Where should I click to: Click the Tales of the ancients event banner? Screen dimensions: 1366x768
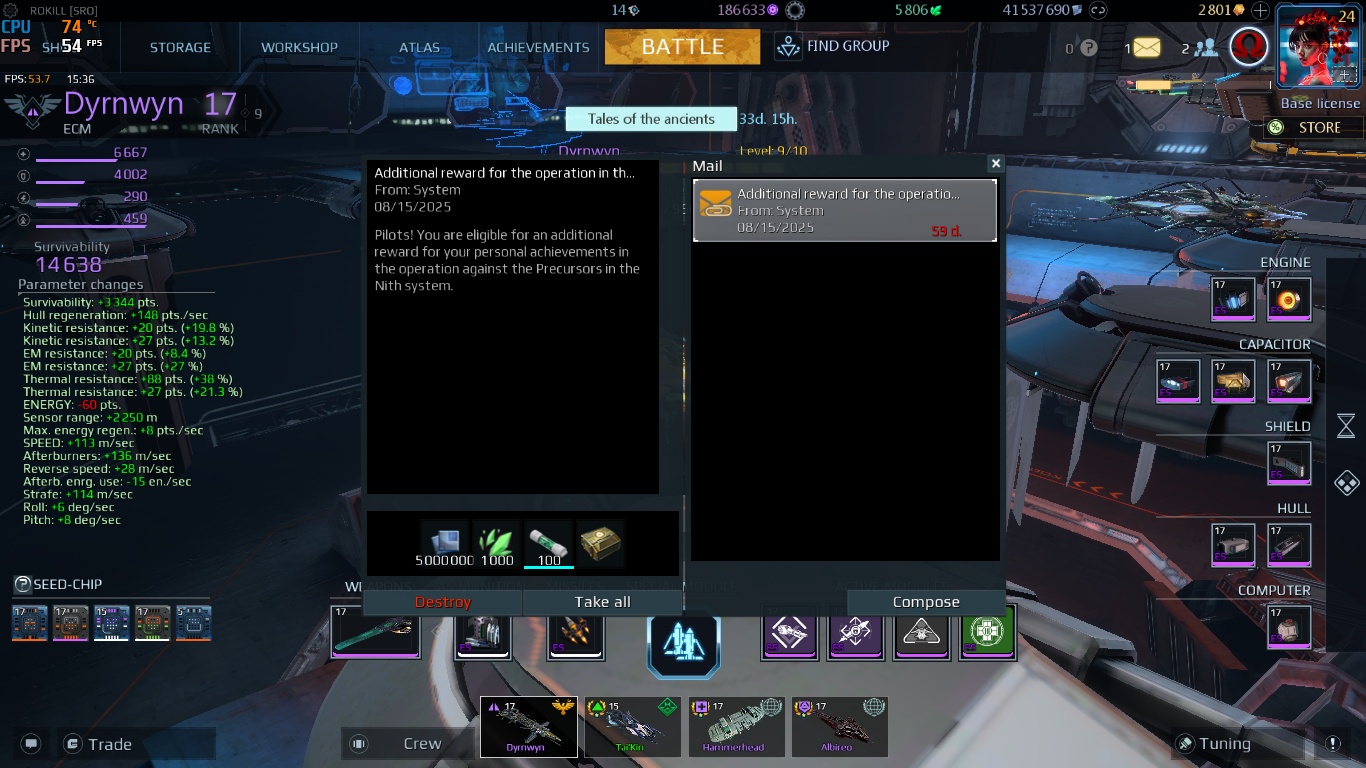[651, 119]
